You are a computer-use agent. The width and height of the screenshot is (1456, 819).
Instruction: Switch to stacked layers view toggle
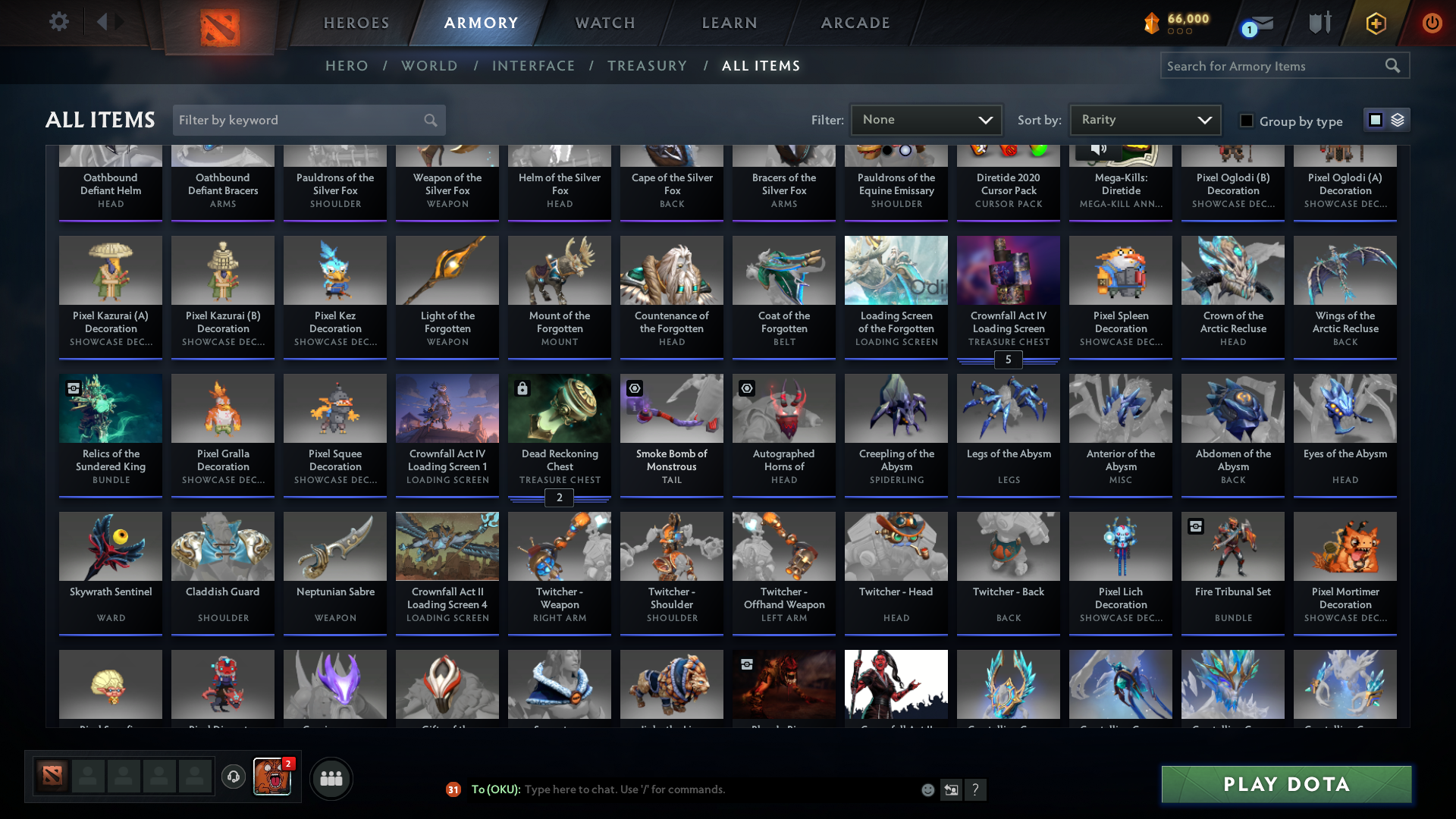1398,119
